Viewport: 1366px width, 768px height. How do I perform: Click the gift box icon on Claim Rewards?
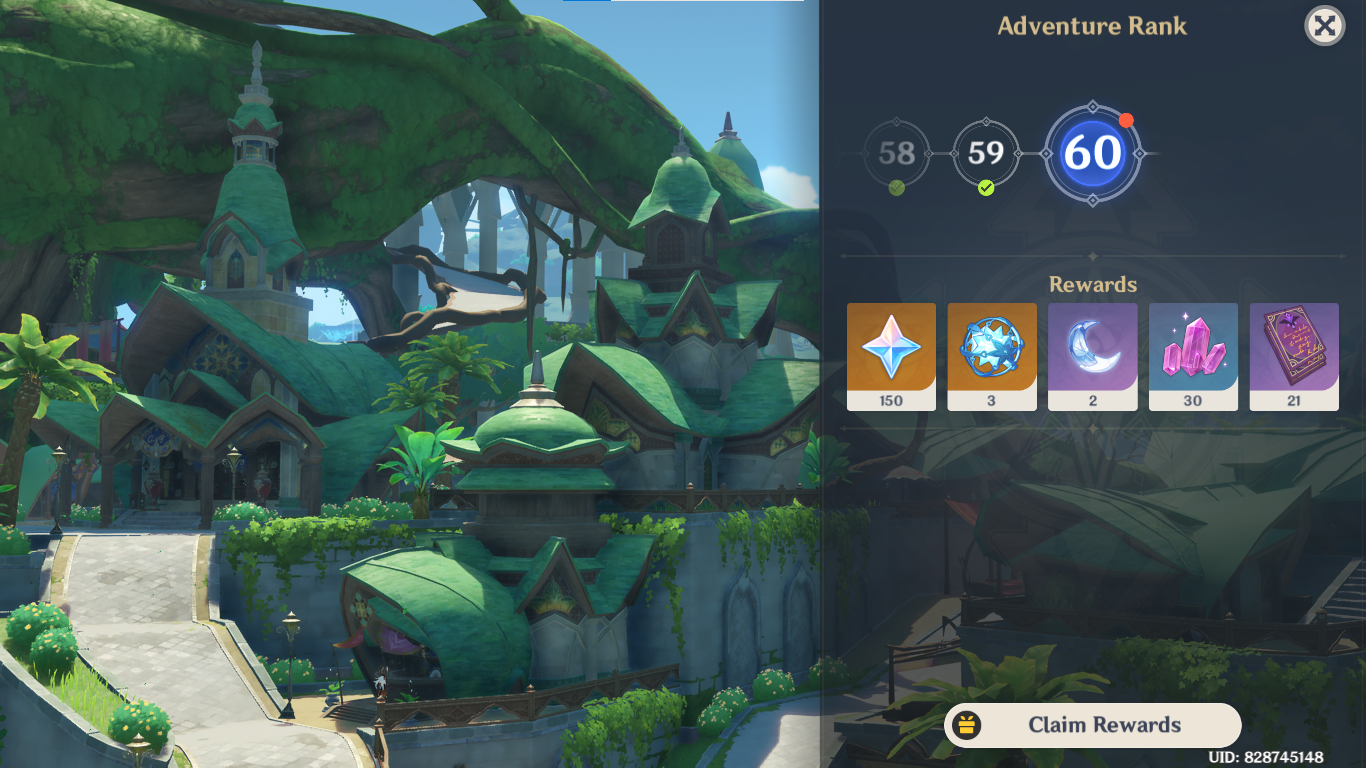pyautogui.click(x=967, y=725)
